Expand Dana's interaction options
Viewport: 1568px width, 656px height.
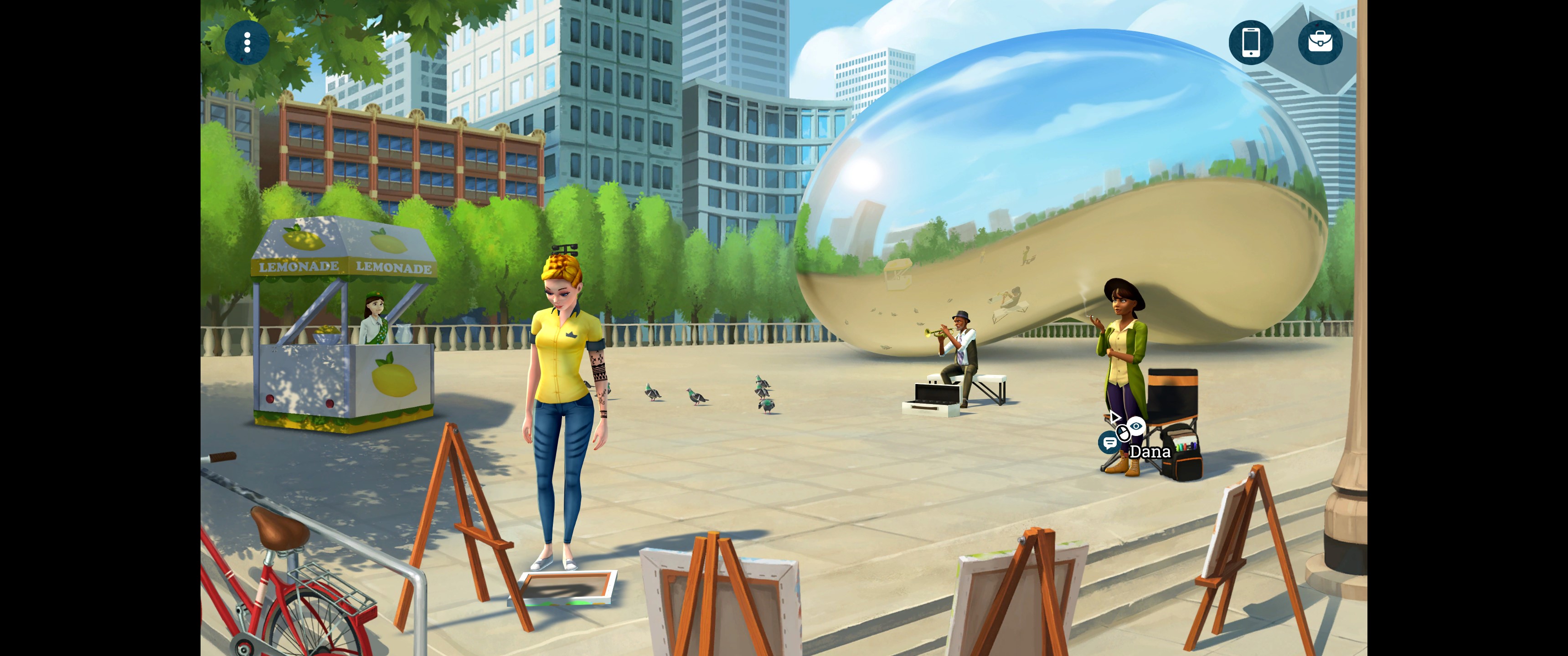pyautogui.click(x=1123, y=432)
